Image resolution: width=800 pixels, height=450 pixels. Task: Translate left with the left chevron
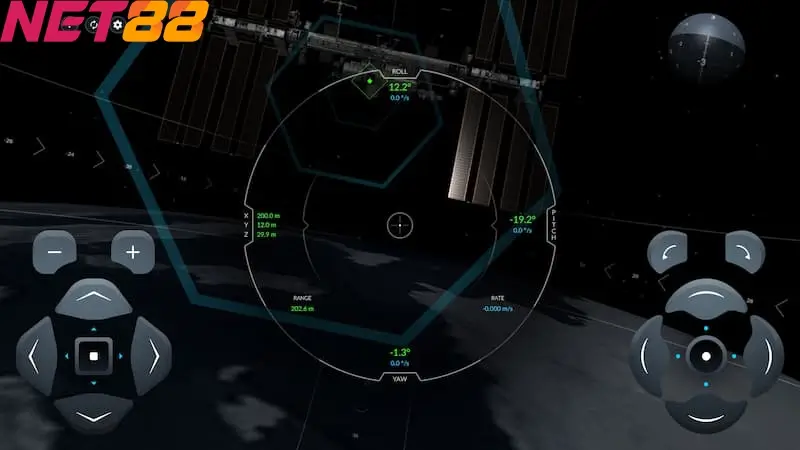coord(35,356)
